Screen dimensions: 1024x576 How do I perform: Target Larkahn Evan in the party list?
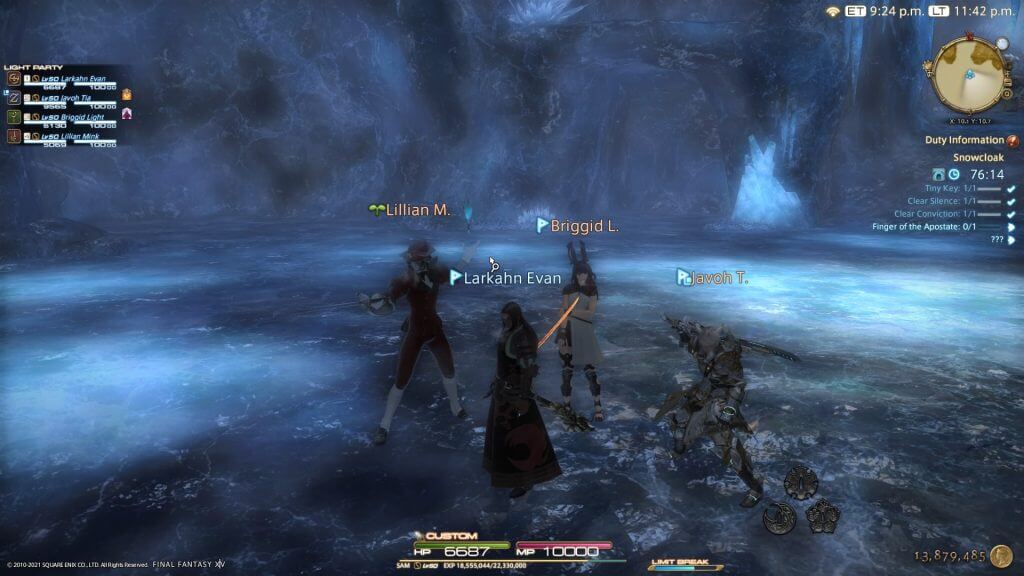73,78
